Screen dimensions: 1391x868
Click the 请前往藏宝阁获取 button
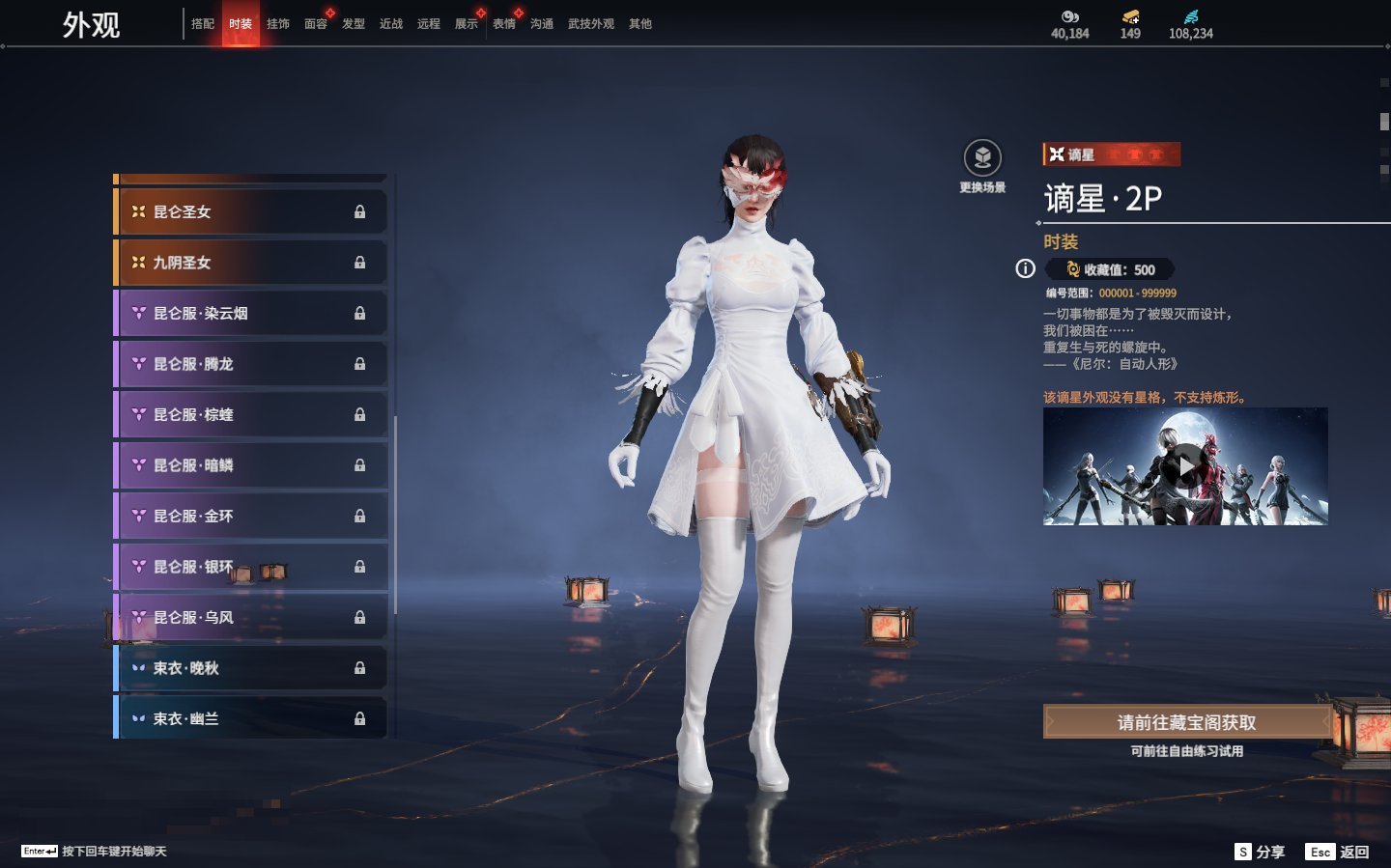pyautogui.click(x=1186, y=722)
